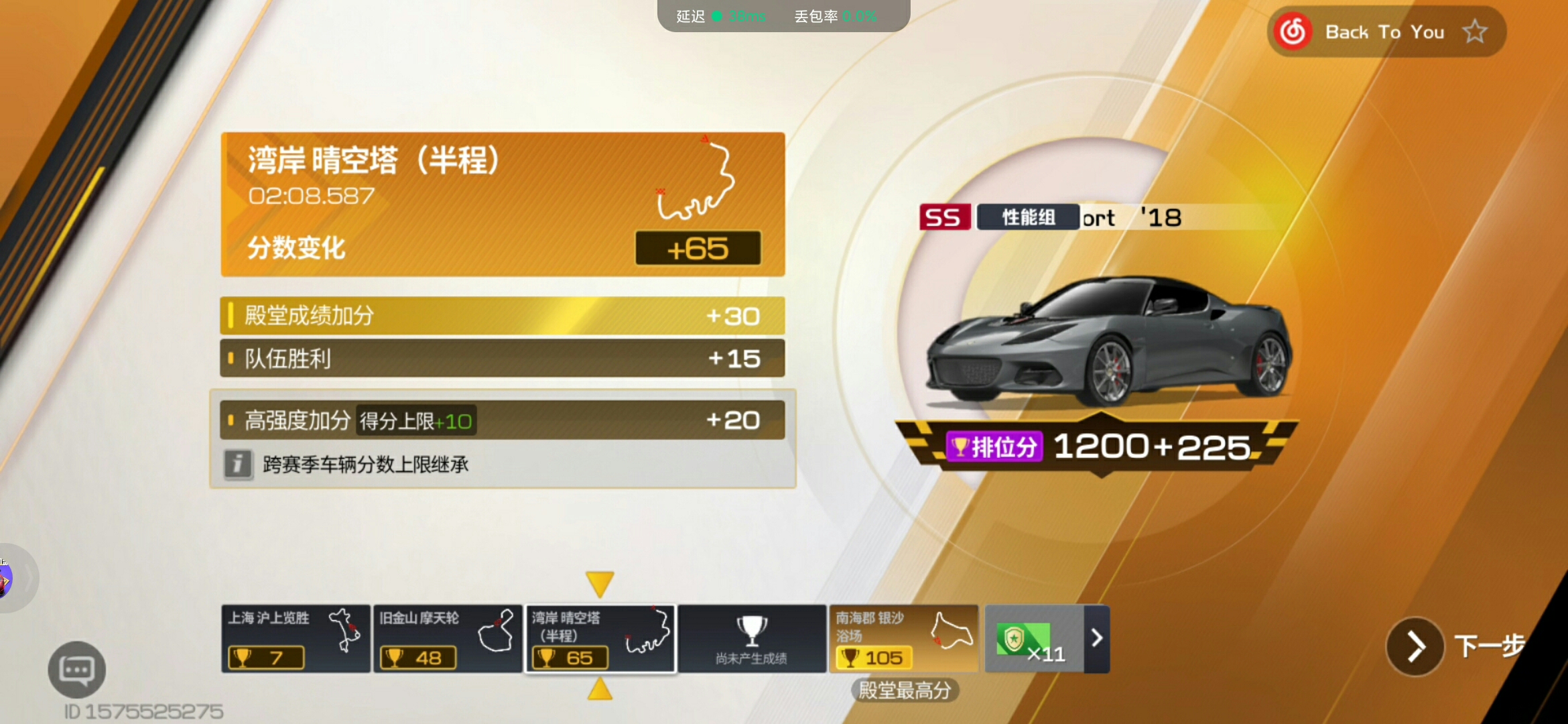Viewport: 1568px width, 724px height.
Task: Continue with the 下一步 next button
Action: (1415, 646)
